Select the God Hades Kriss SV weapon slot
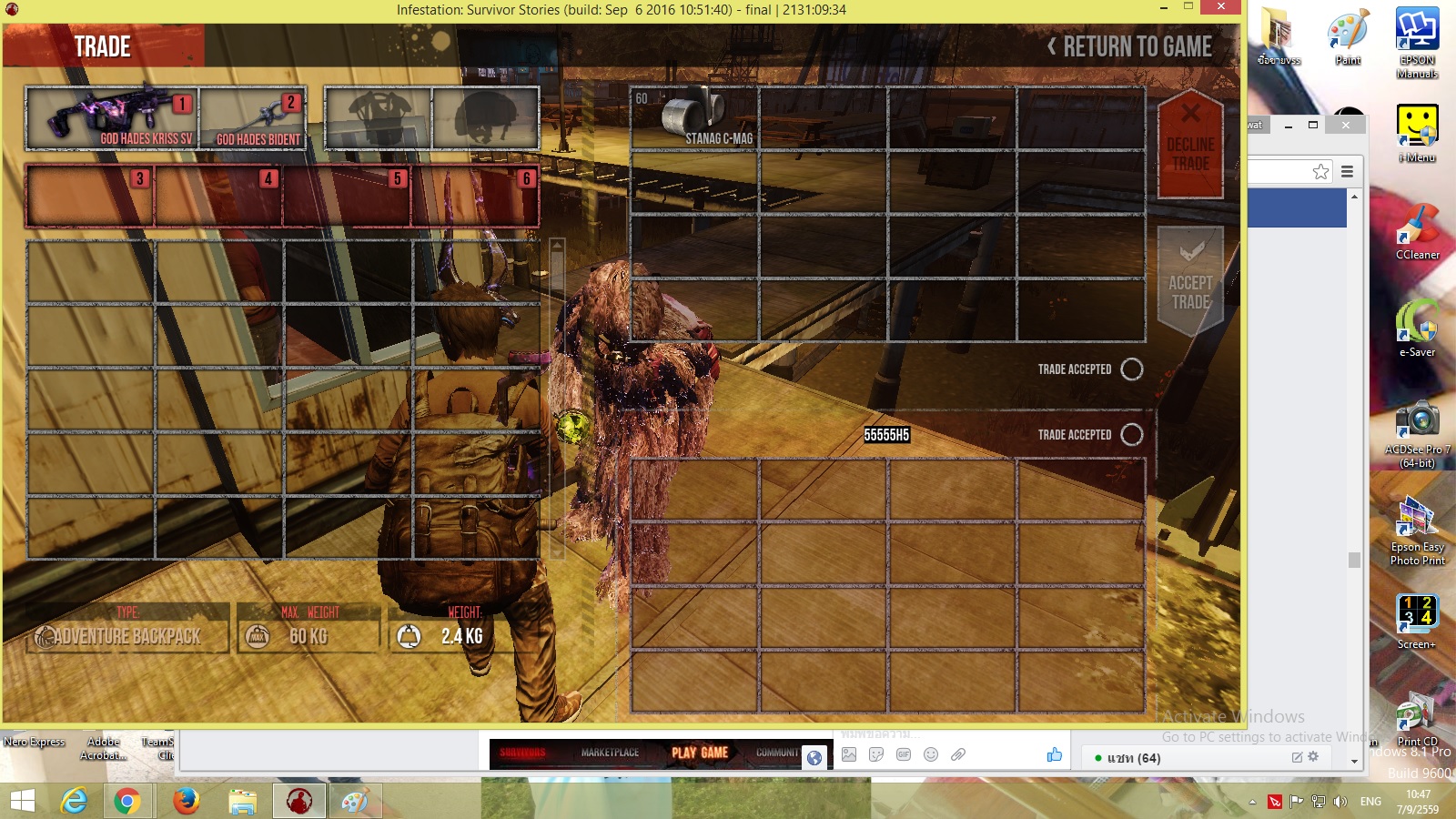 [x=112, y=118]
